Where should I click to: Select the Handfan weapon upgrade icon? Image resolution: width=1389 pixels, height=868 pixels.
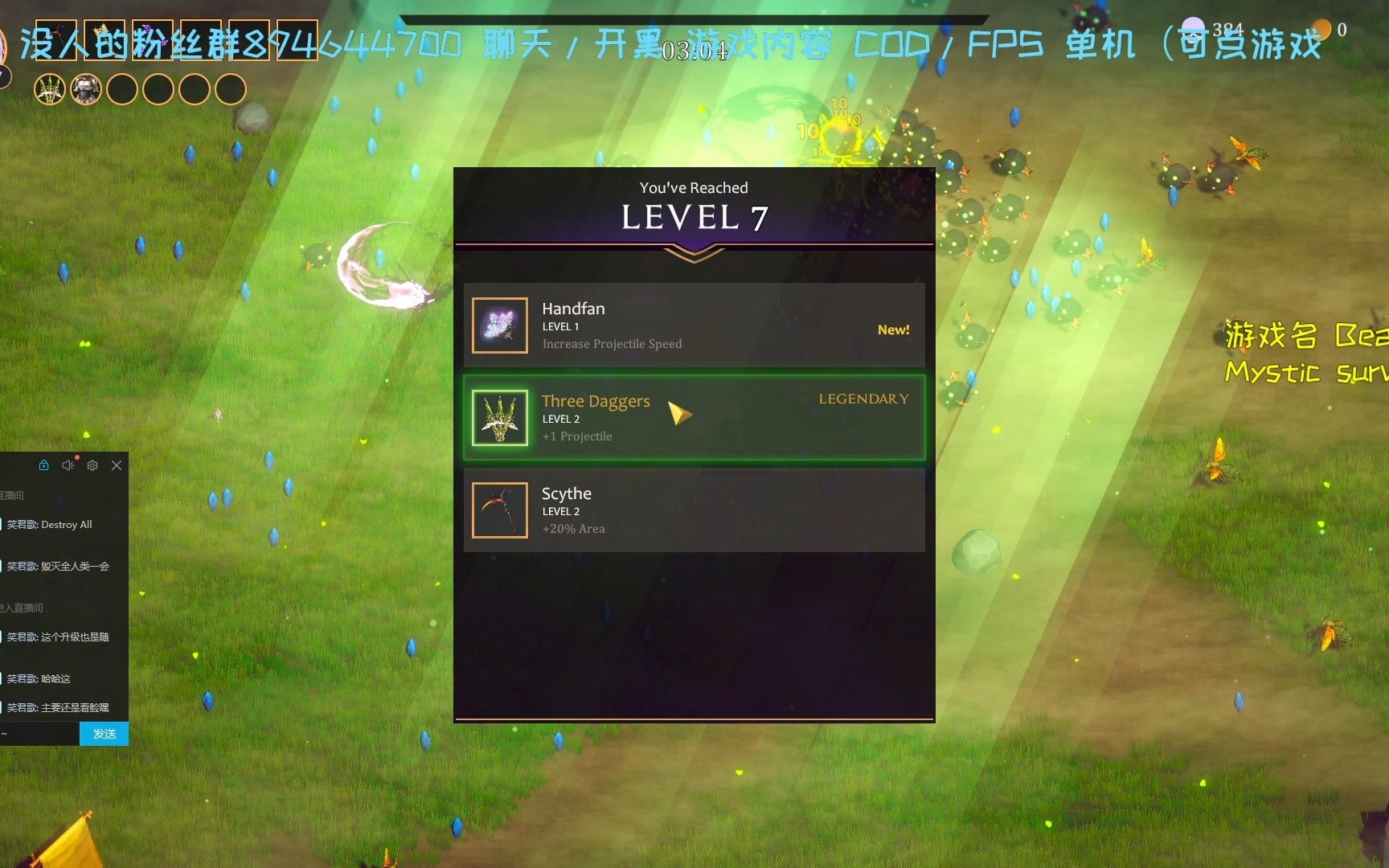pyautogui.click(x=500, y=325)
